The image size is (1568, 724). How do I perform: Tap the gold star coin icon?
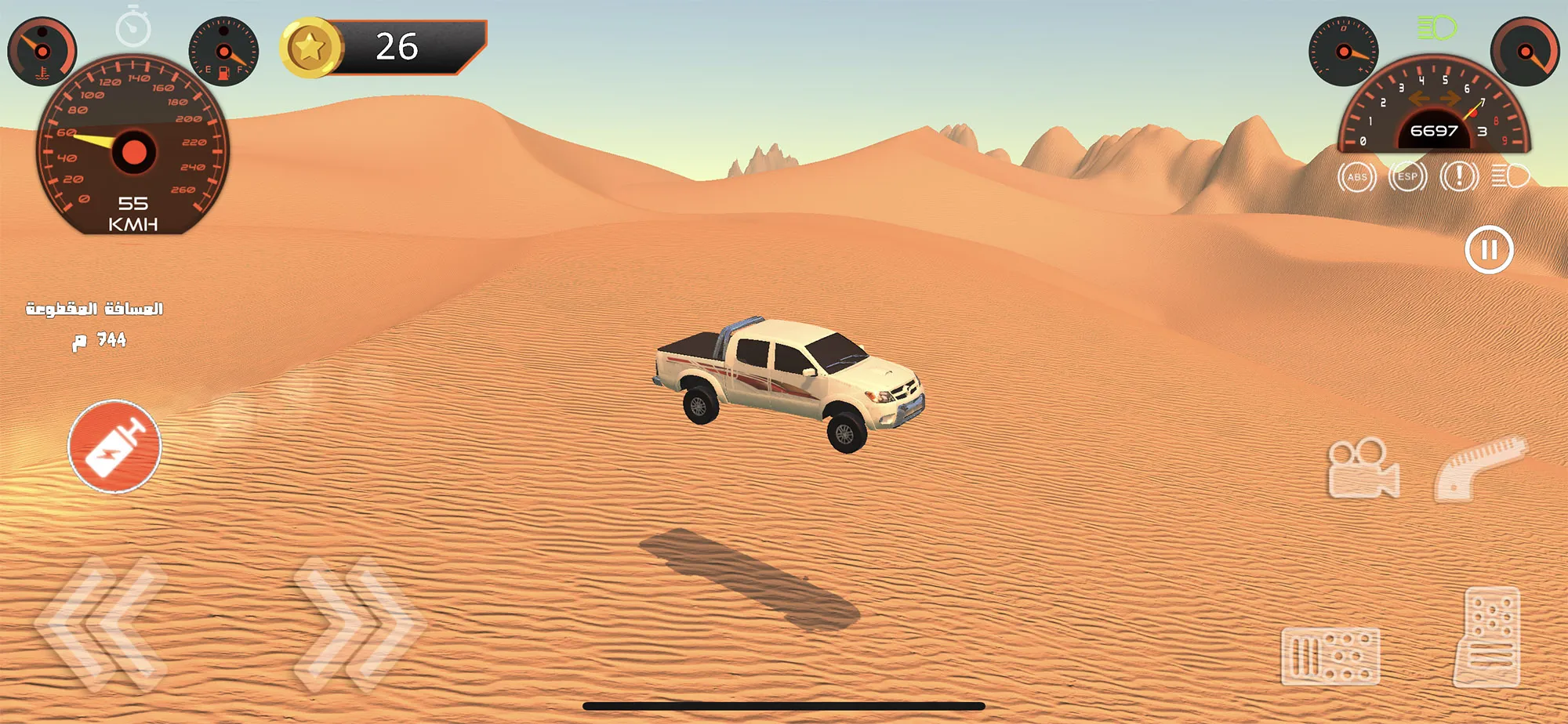(310, 45)
